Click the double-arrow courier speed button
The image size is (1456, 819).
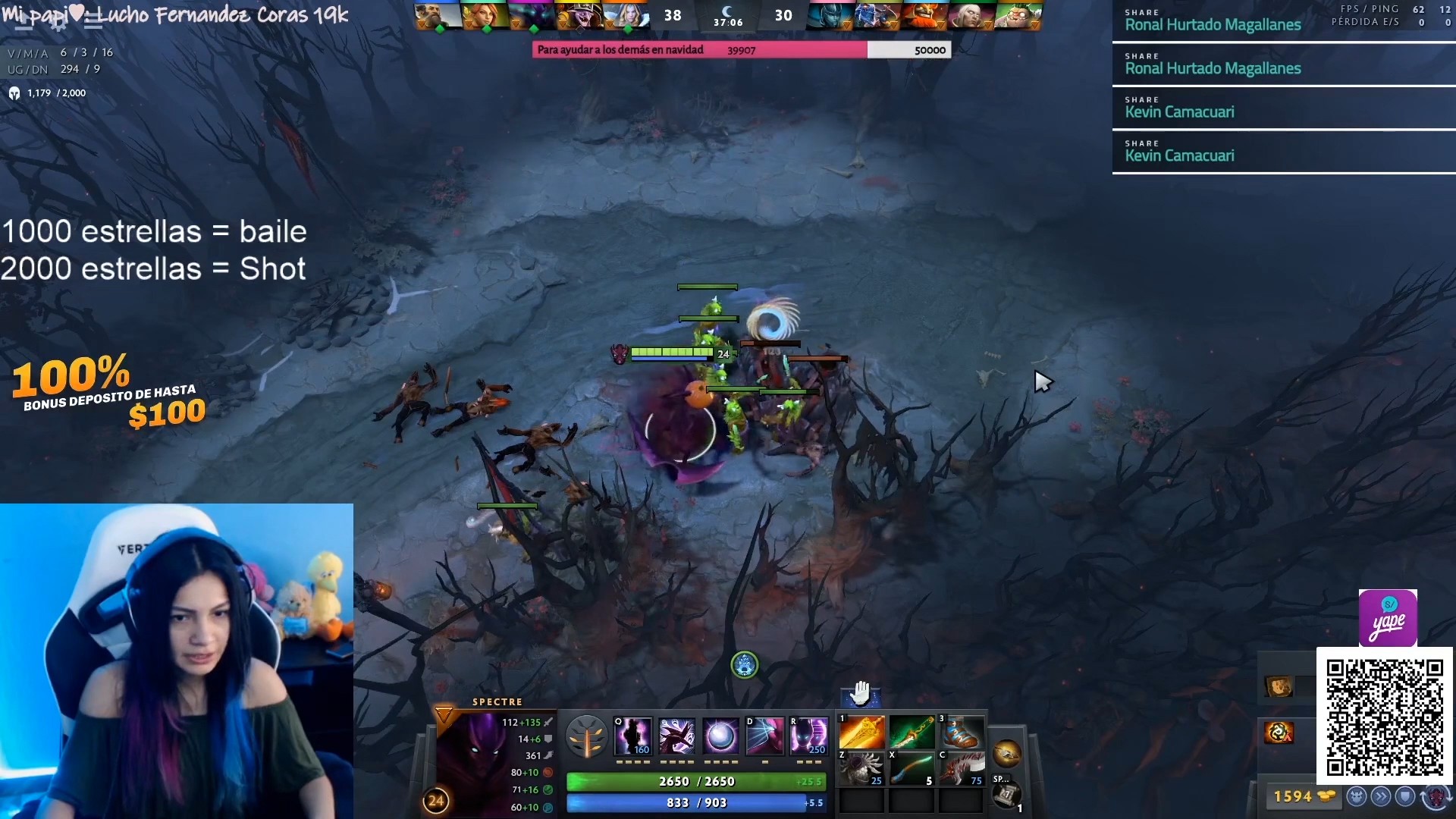pos(1381,796)
